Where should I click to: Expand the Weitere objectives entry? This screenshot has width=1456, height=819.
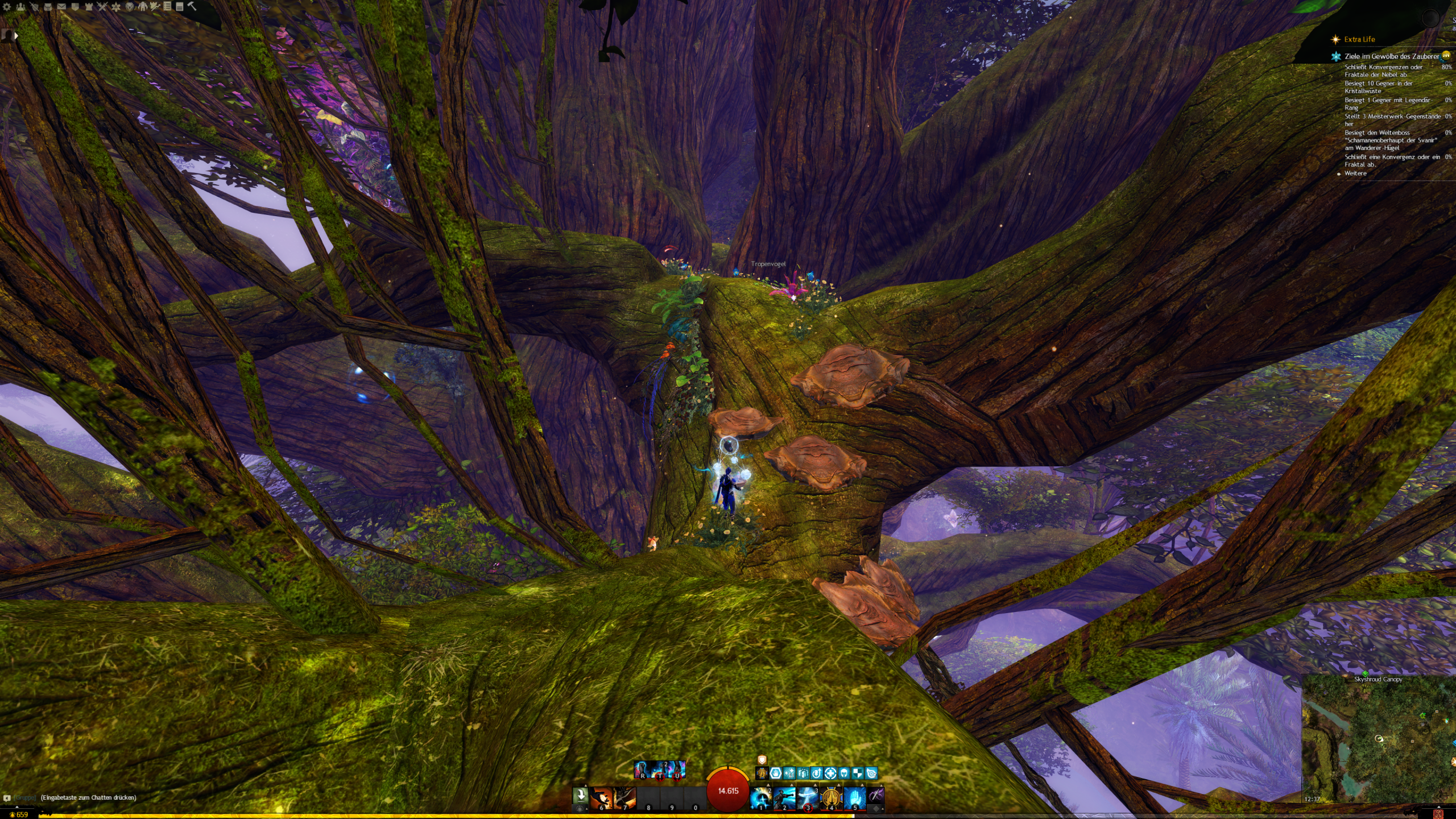[x=1355, y=173]
